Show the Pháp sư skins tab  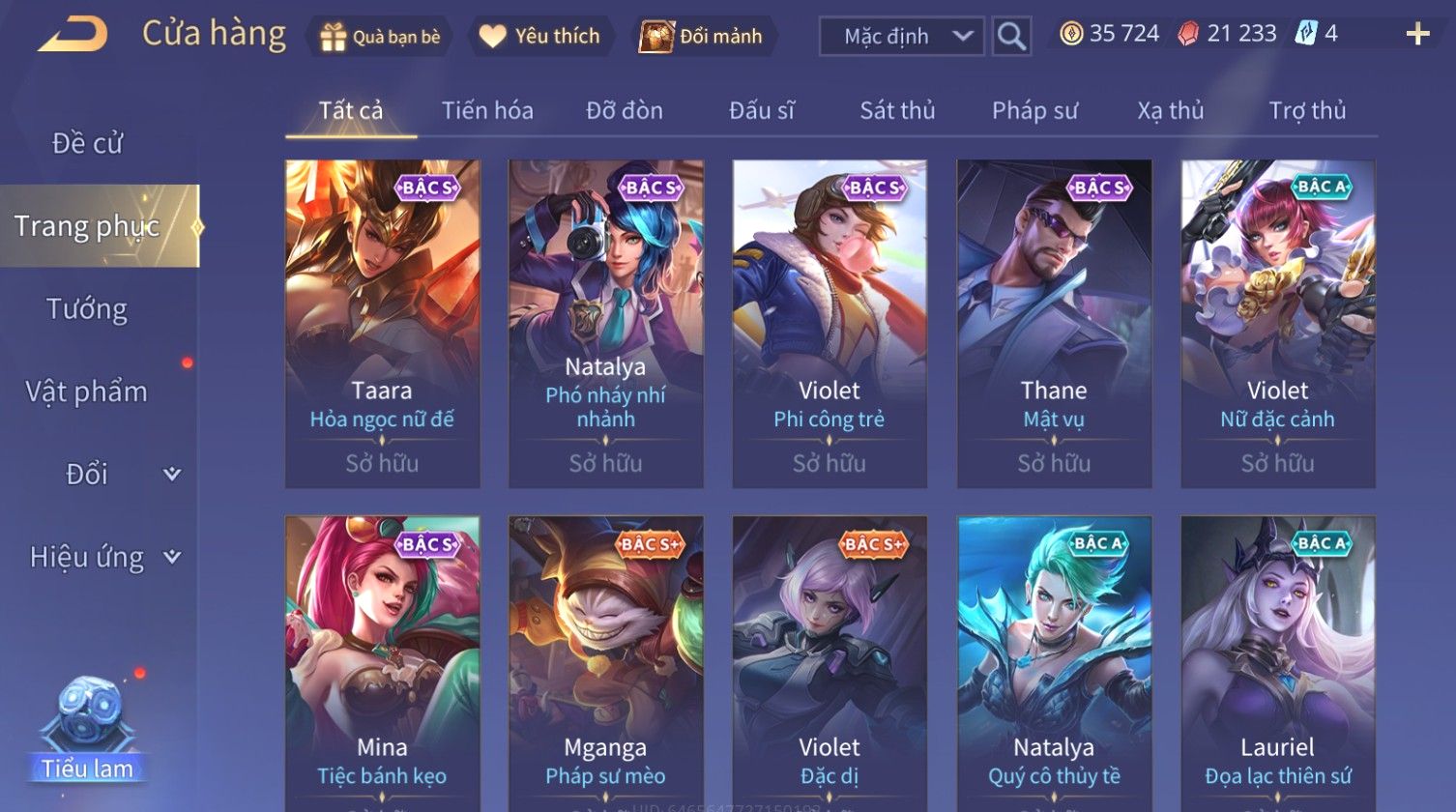coord(1034,110)
